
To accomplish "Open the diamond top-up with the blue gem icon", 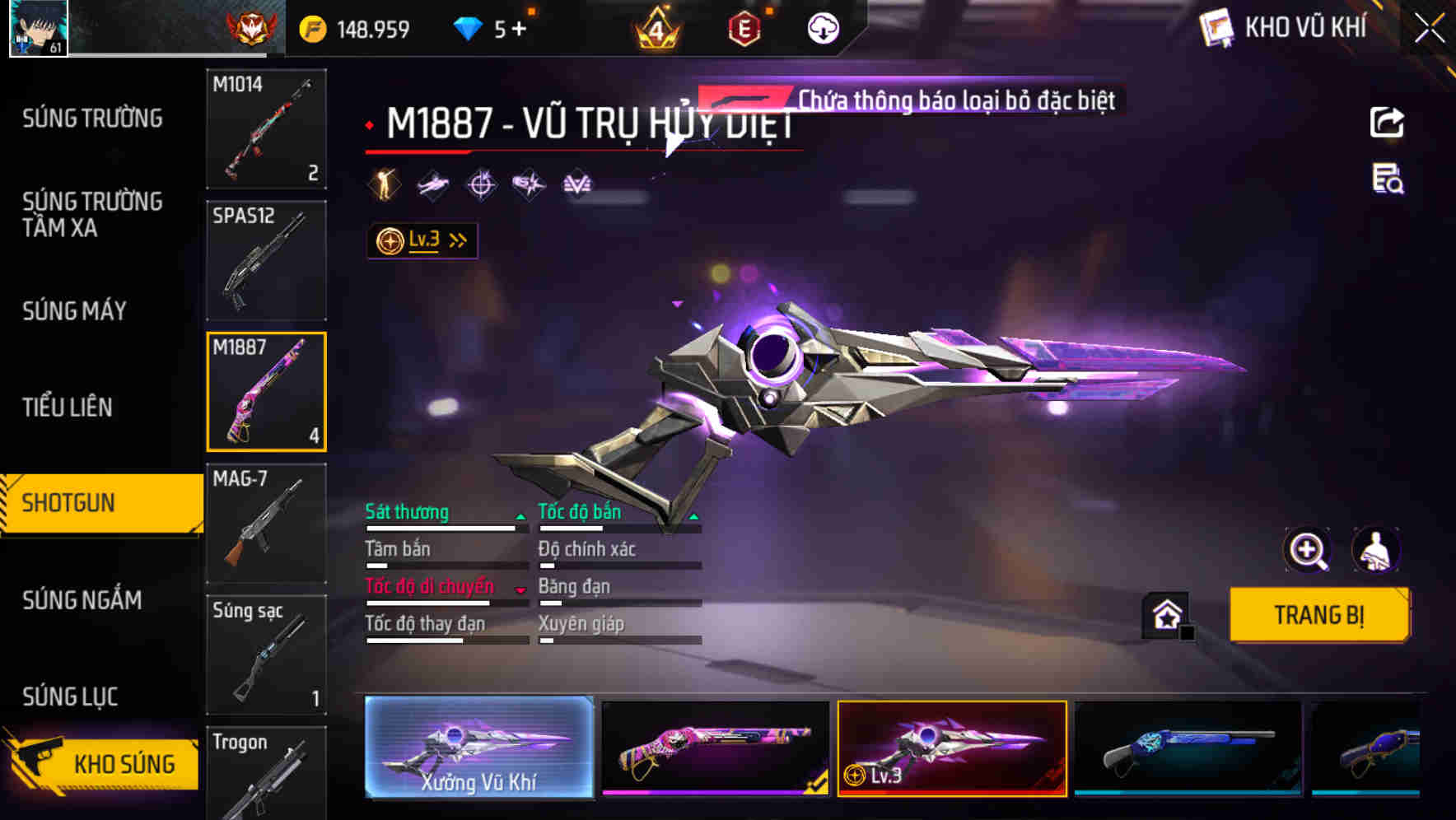I will pos(469,27).
